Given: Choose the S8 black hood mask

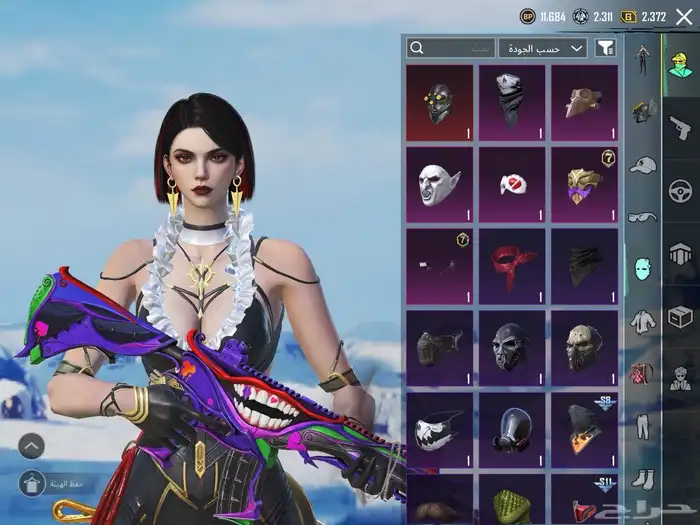Looking at the screenshot, I should click(585, 429).
